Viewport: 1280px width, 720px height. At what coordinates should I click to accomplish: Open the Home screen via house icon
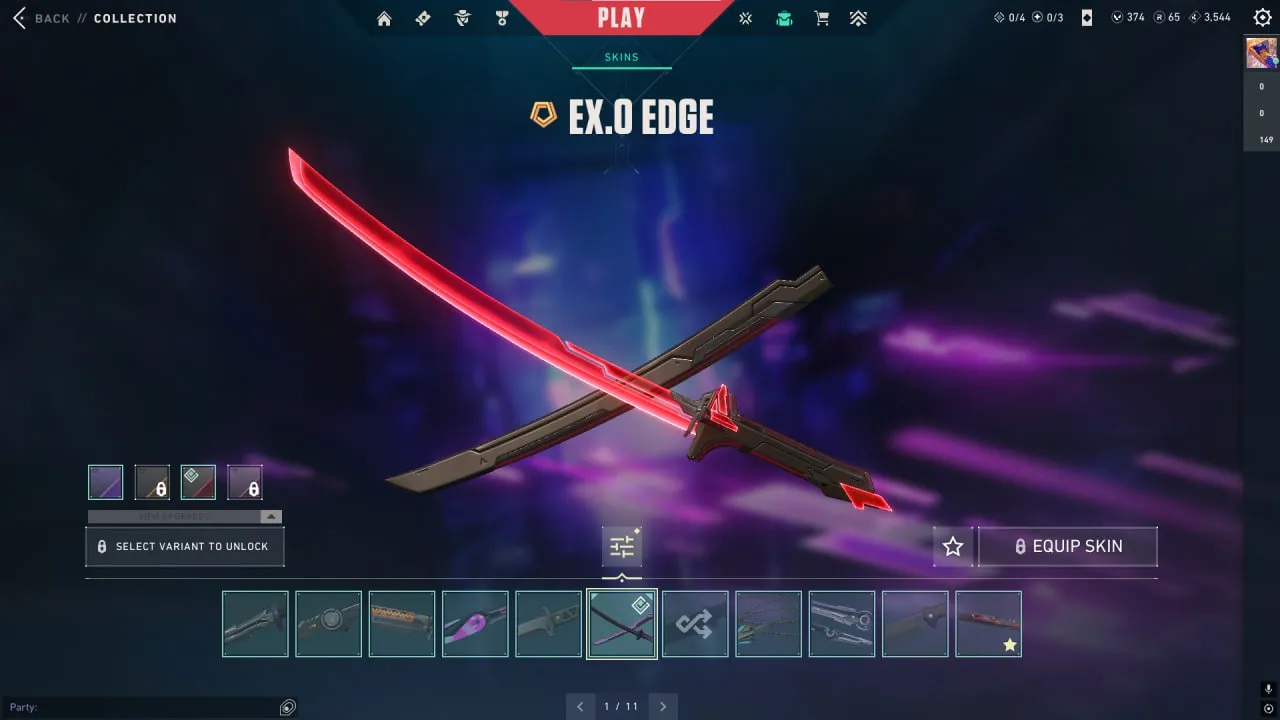(x=384, y=17)
